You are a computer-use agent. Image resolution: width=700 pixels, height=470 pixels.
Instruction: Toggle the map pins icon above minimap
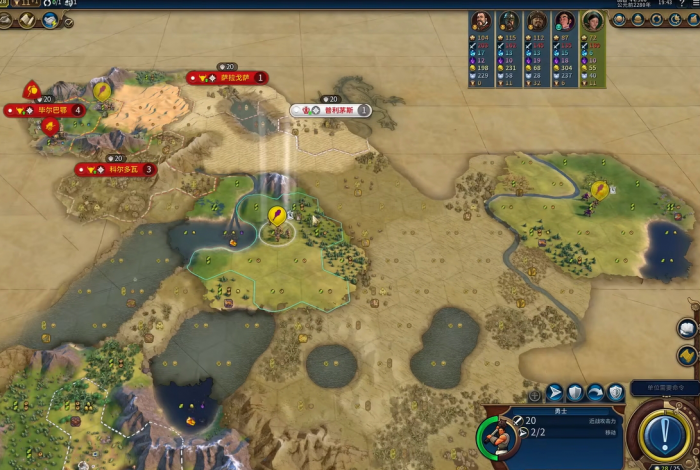(x=688, y=354)
